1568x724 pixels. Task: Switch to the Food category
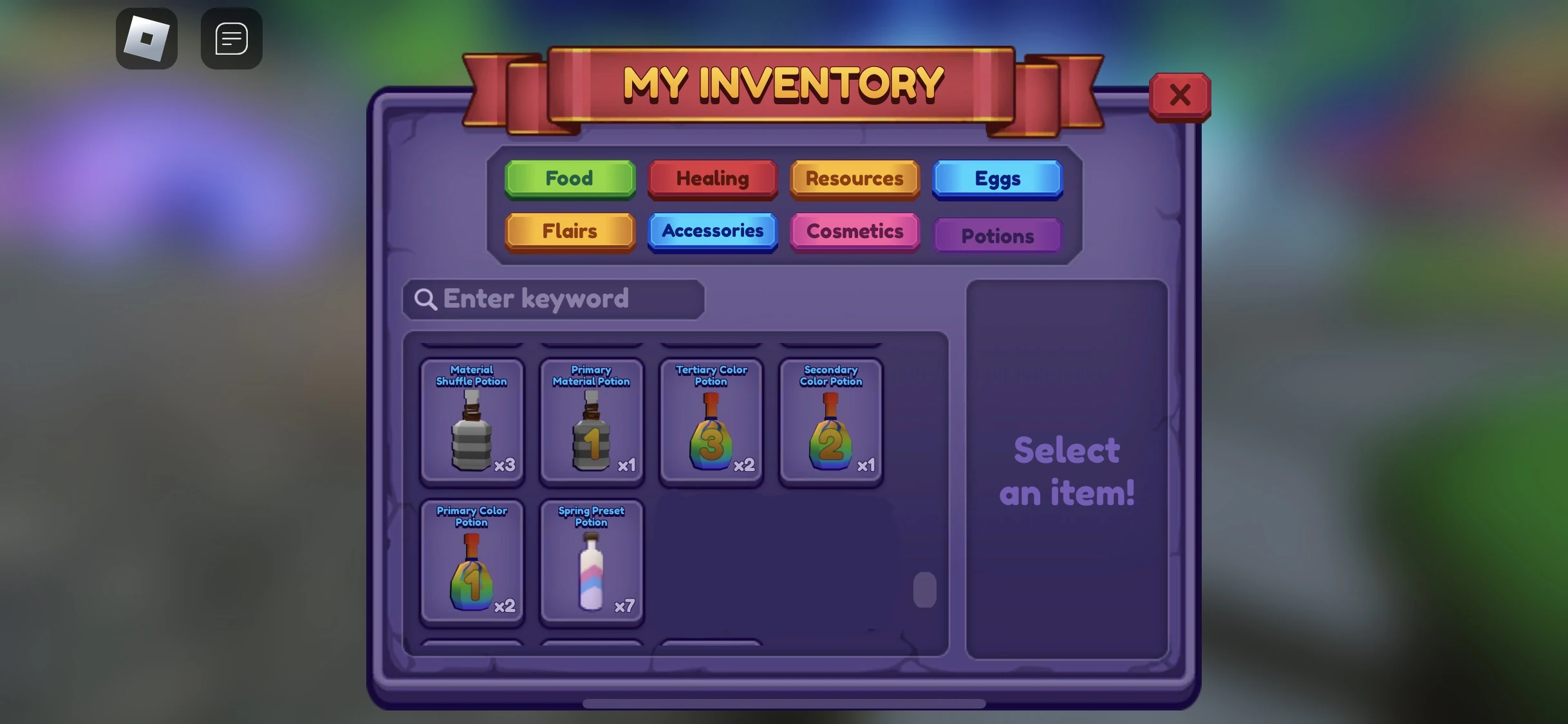click(569, 179)
